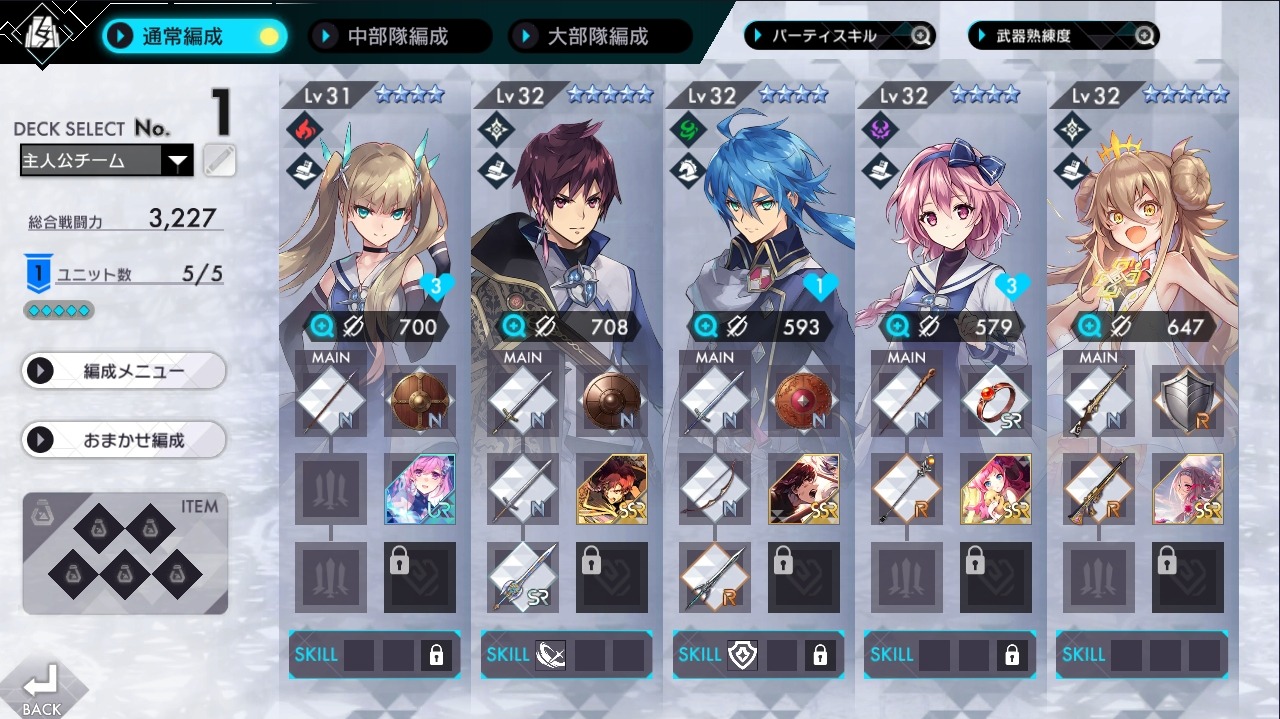Choose おまかせ編成 auto formation
The width and height of the screenshot is (1280, 719).
[x=124, y=439]
